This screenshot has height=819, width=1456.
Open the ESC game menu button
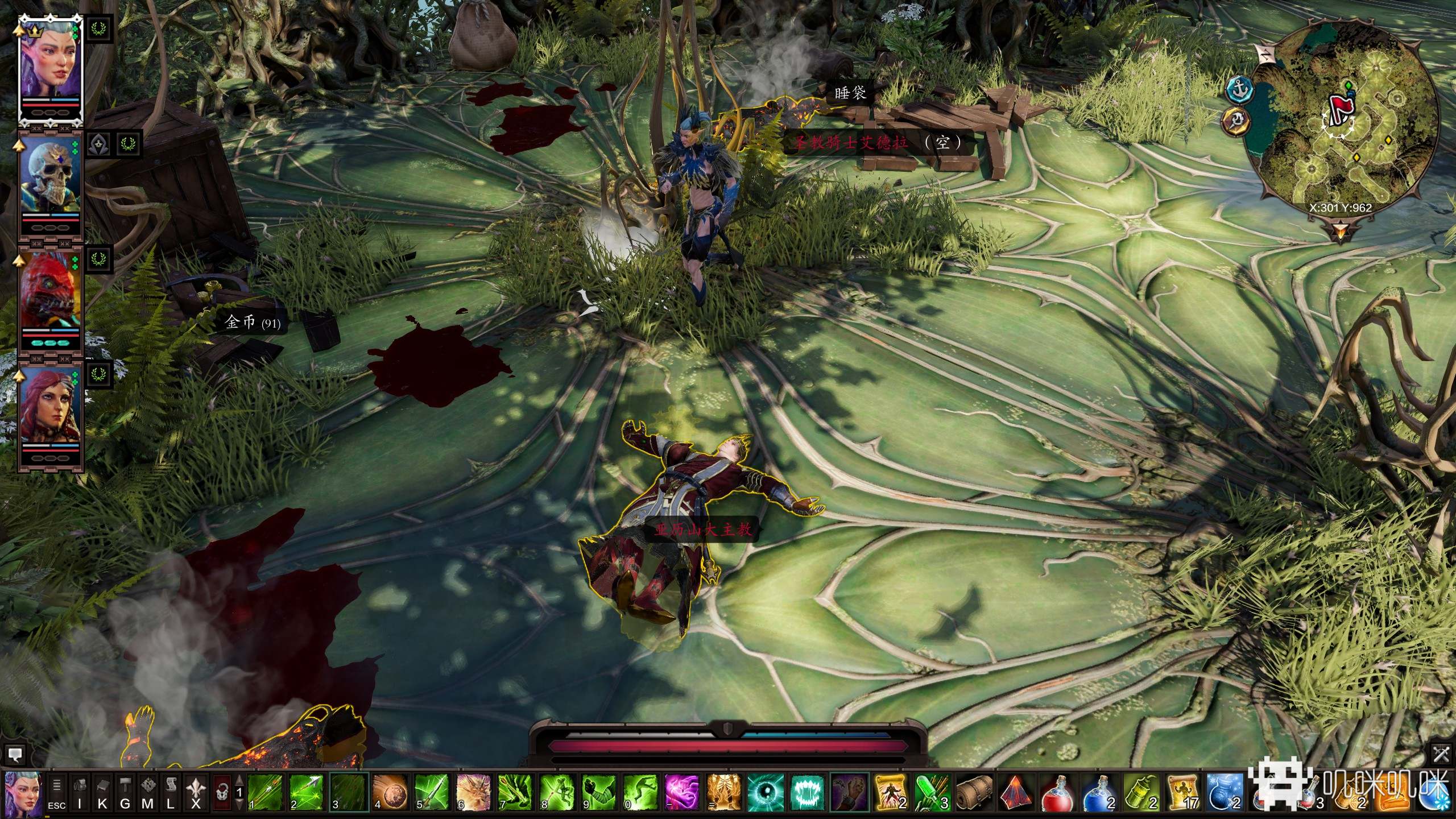(x=56, y=792)
